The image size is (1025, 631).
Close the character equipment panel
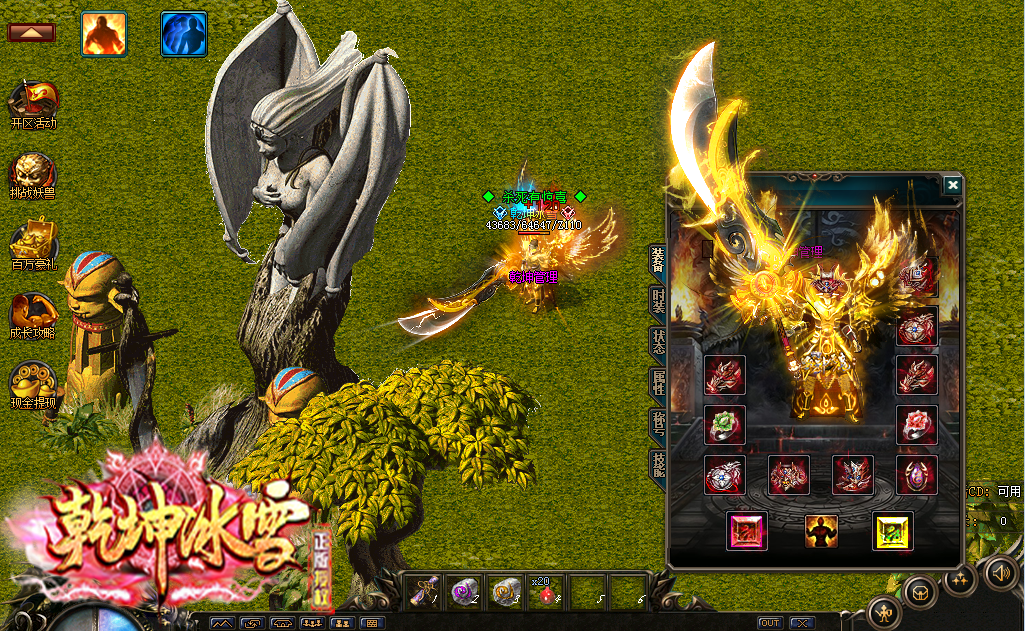pyautogui.click(x=952, y=185)
